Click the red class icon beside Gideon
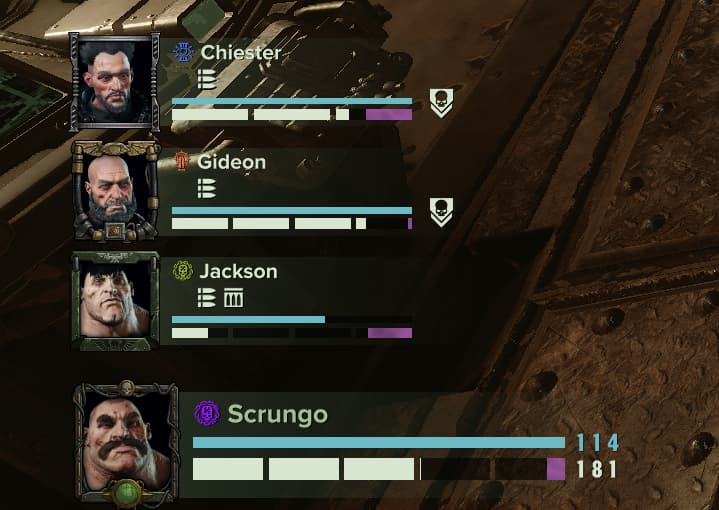This screenshot has height=510, width=719. (x=182, y=161)
